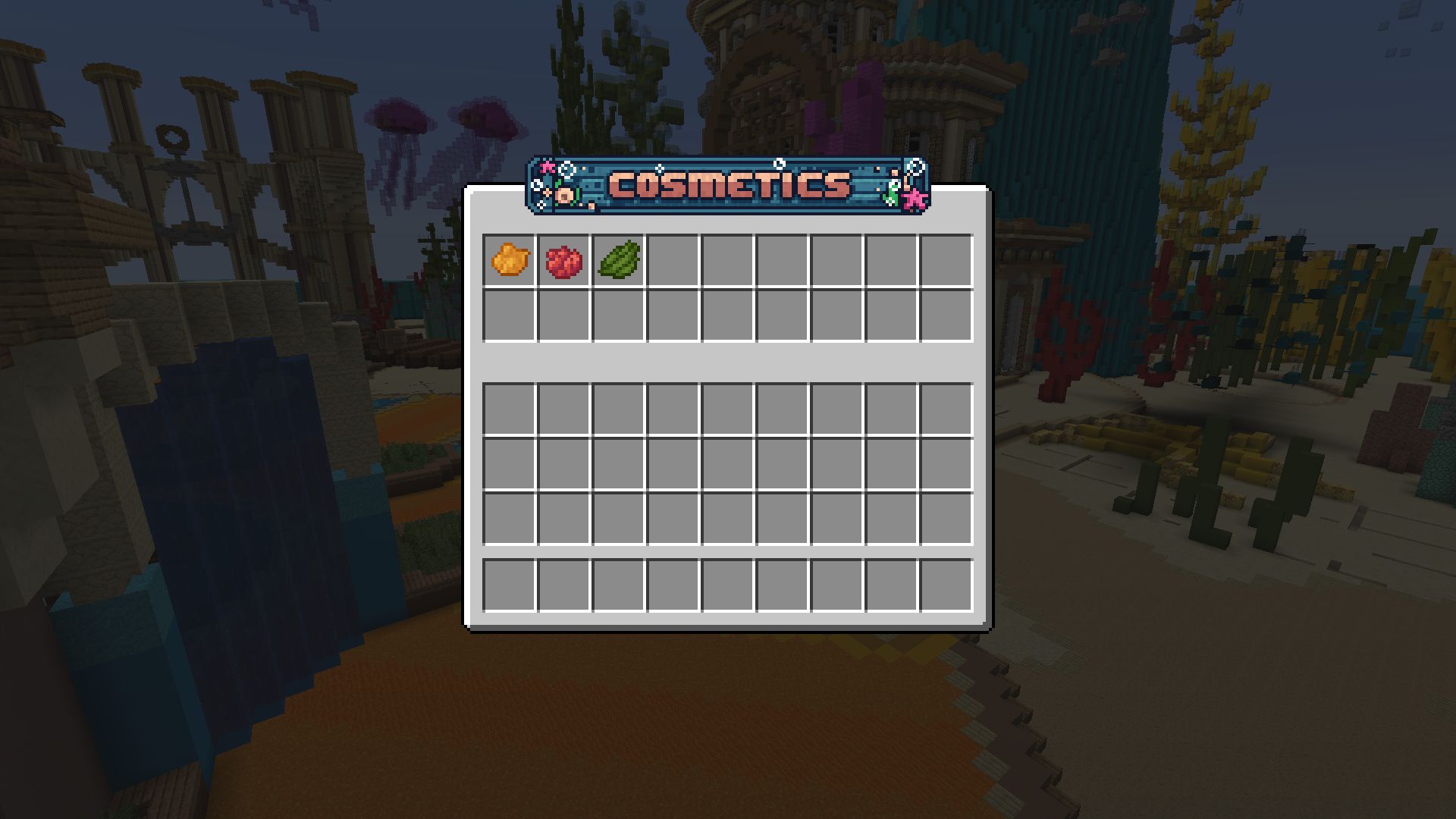
Task: Click the slot directly below the red flower
Action: click(x=563, y=315)
